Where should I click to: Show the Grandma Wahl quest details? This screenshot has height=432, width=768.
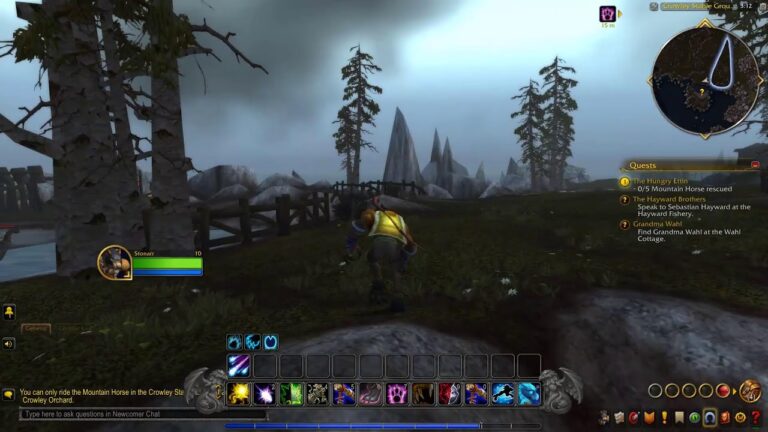(x=658, y=225)
